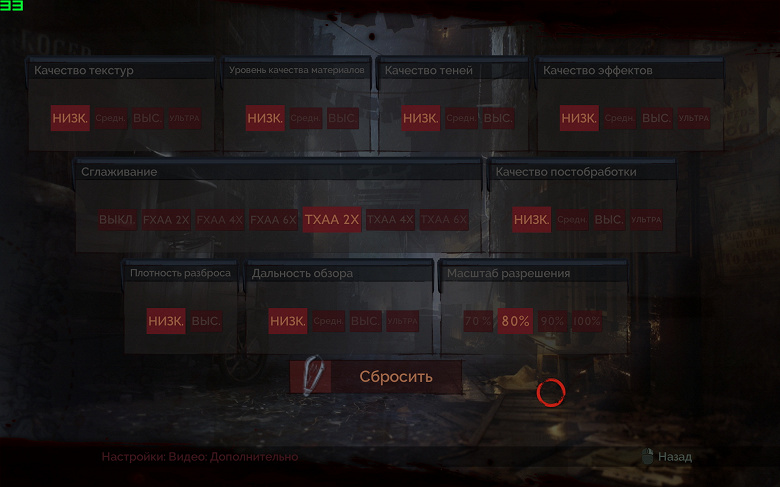Choose ВЫС. for Качество постобработки
Image resolution: width=780 pixels, height=487 pixels.
point(608,220)
